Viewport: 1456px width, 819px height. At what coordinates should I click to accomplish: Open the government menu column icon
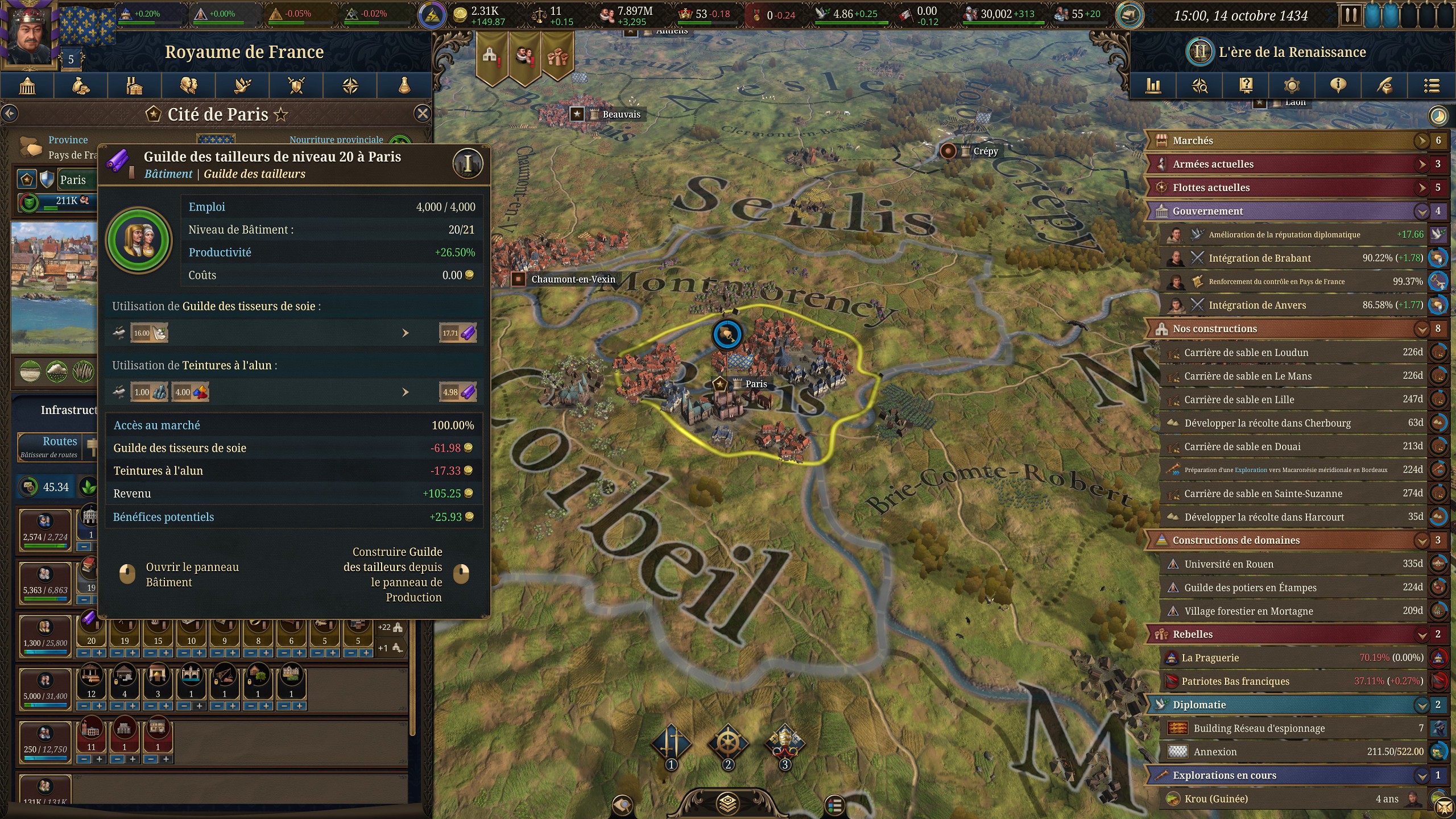tap(27, 86)
